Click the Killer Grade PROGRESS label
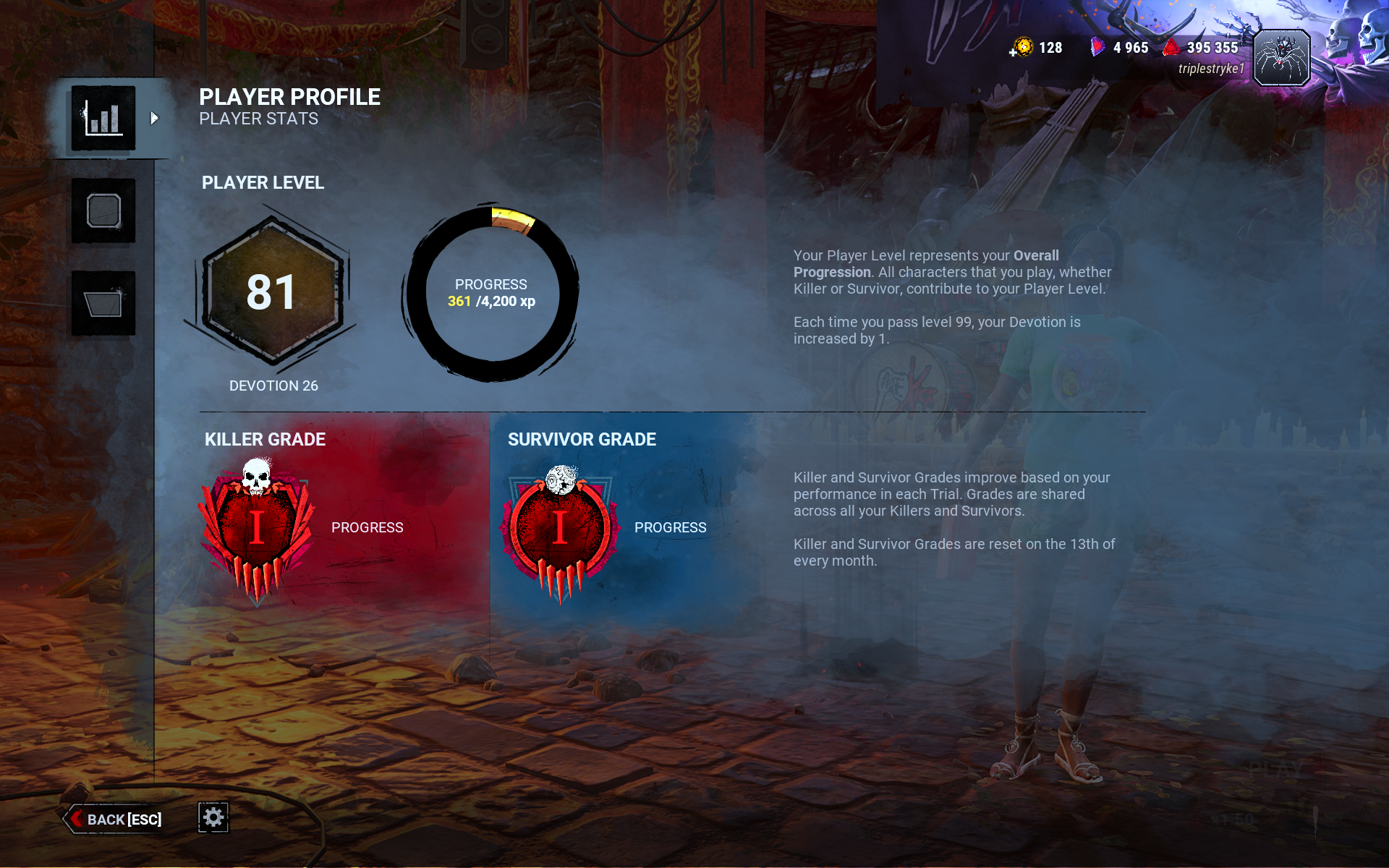The height and width of the screenshot is (868, 1389). [x=367, y=527]
